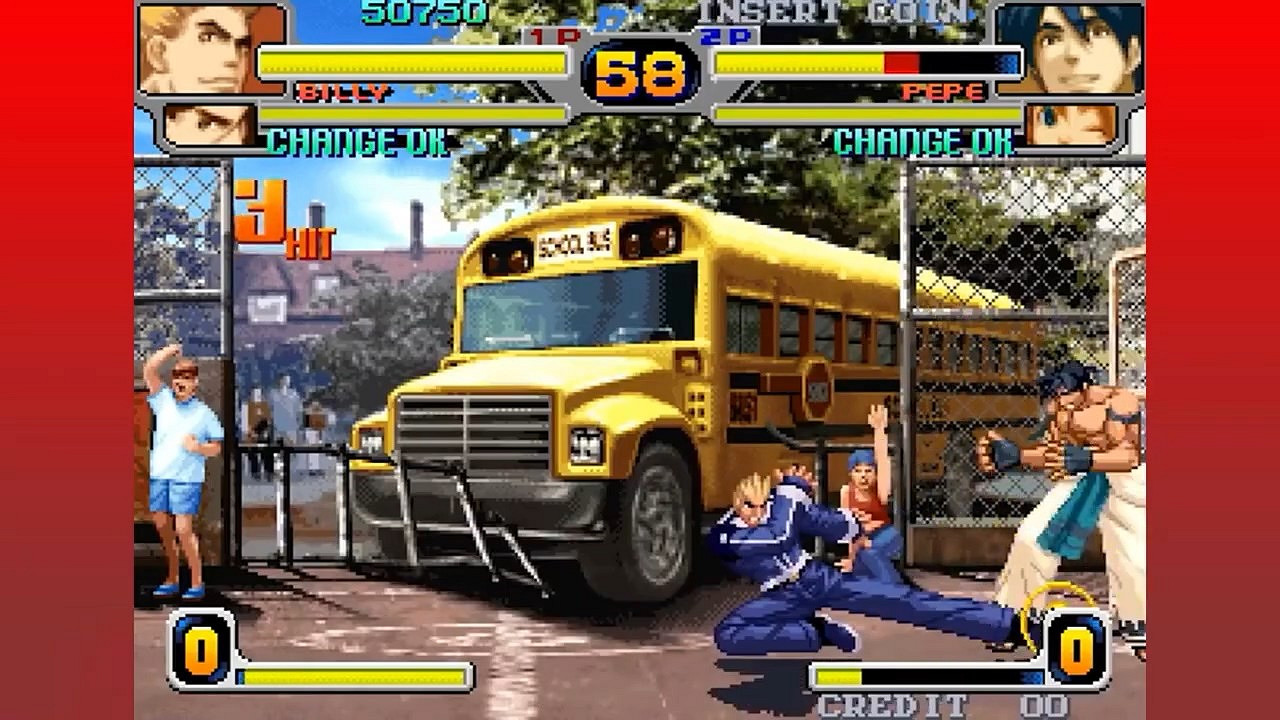This screenshot has width=1280, height=720.
Task: Click the score display showing 50750
Action: (x=420, y=13)
